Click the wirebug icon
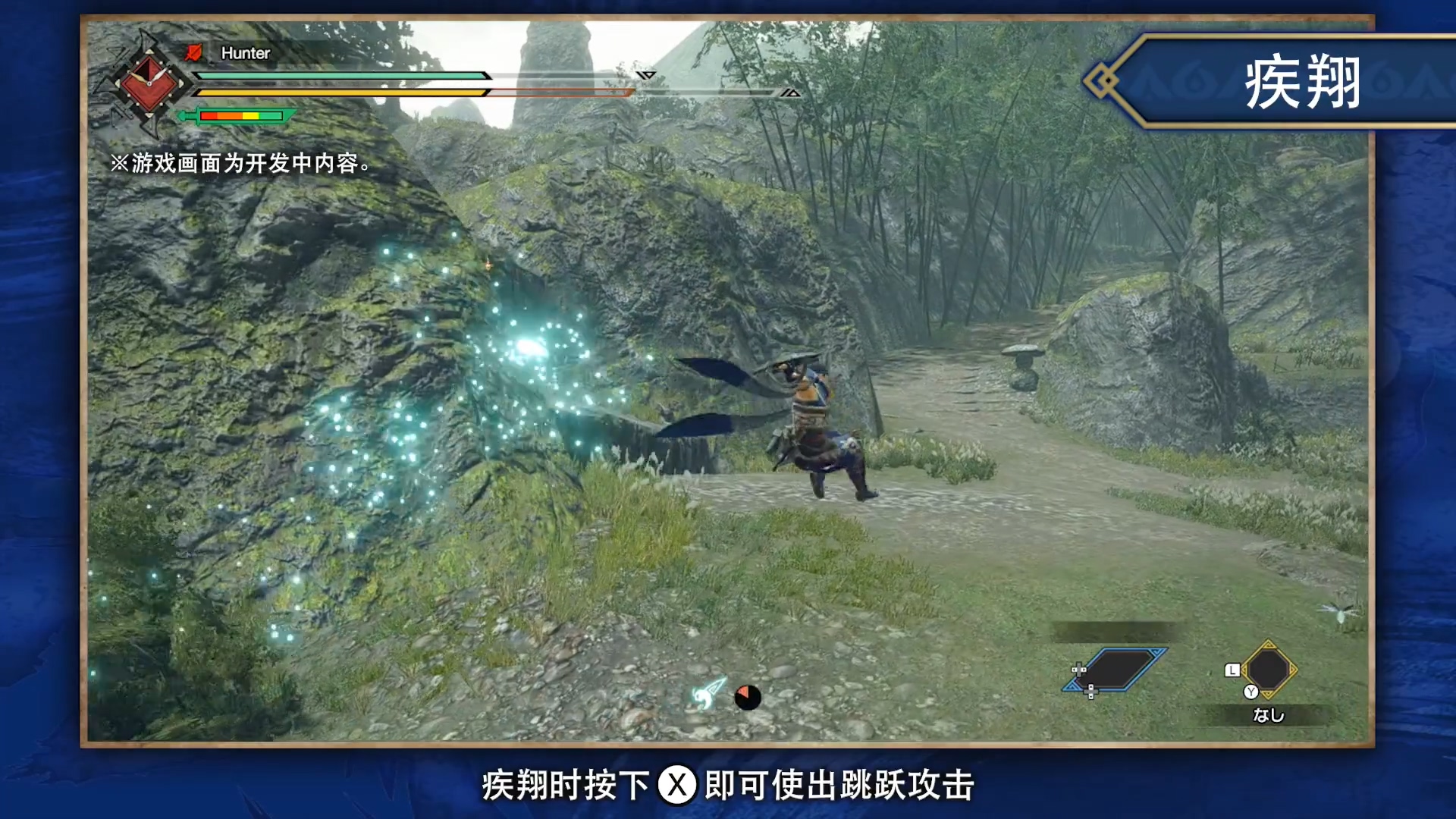Image resolution: width=1456 pixels, height=819 pixels. (x=710, y=692)
